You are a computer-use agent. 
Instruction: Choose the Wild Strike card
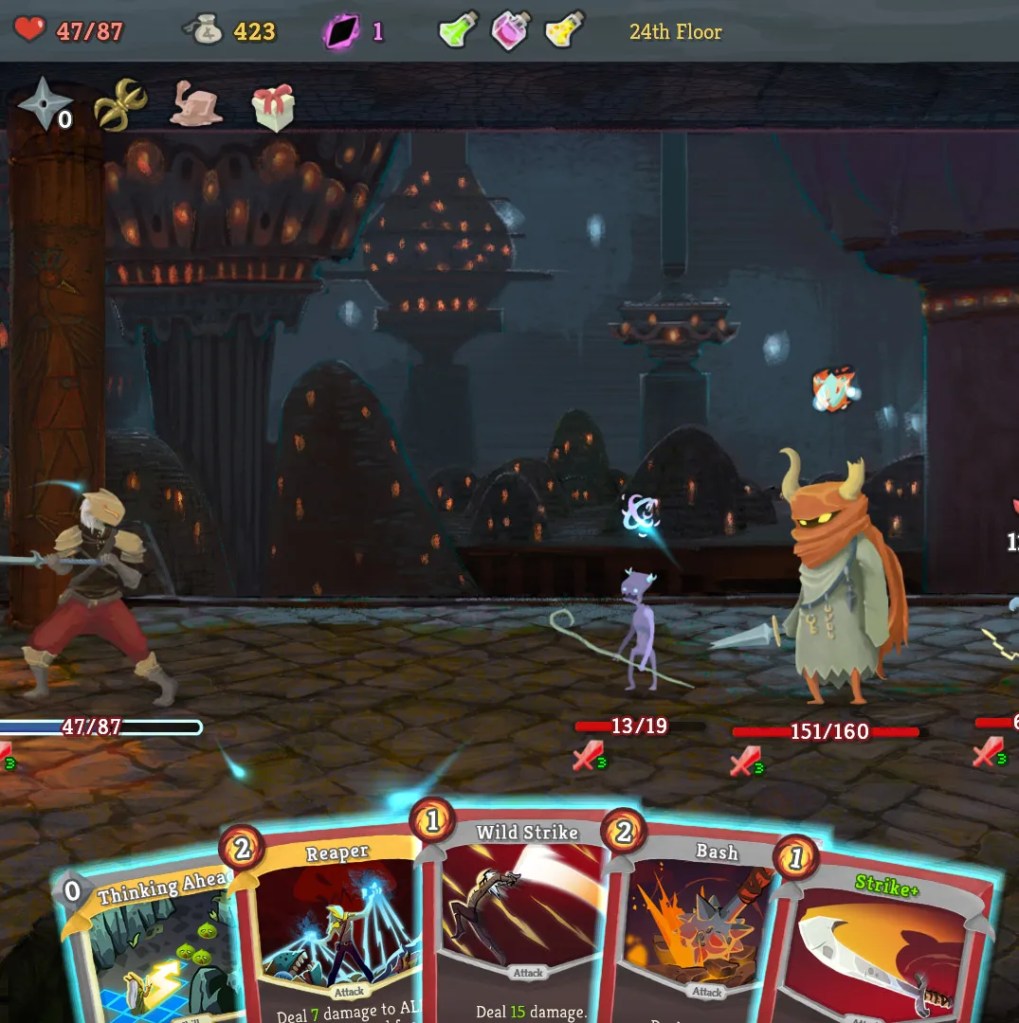pos(520,920)
